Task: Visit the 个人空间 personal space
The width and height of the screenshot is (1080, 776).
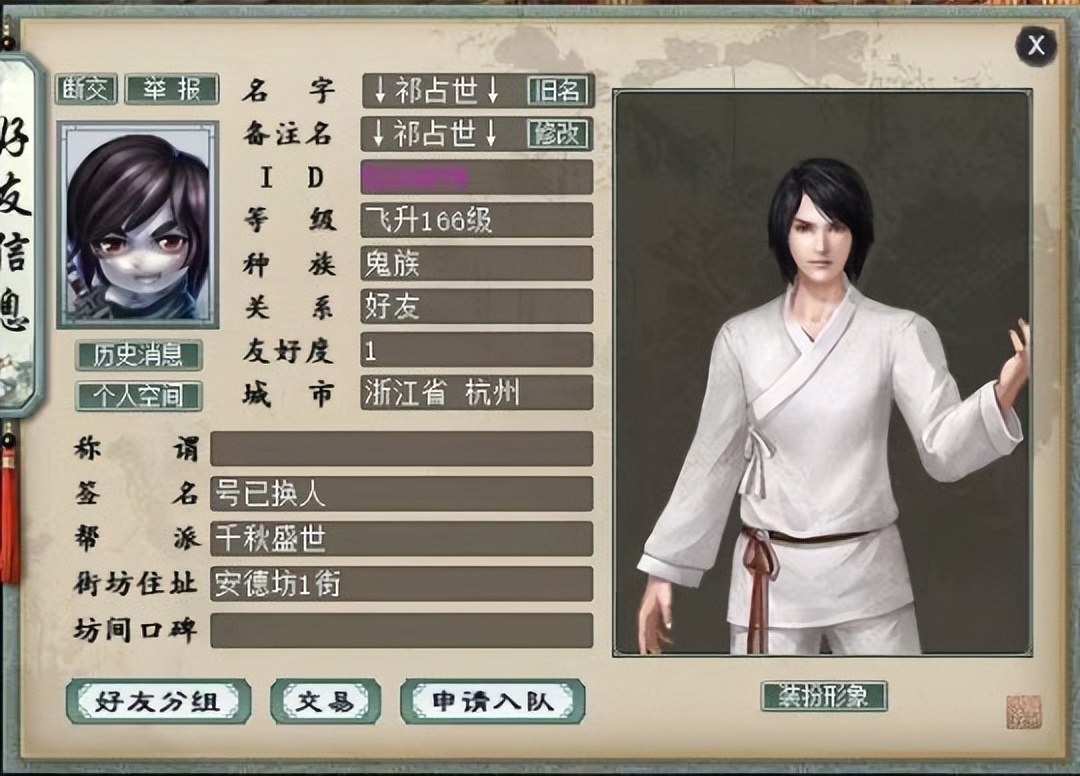Action: (138, 396)
